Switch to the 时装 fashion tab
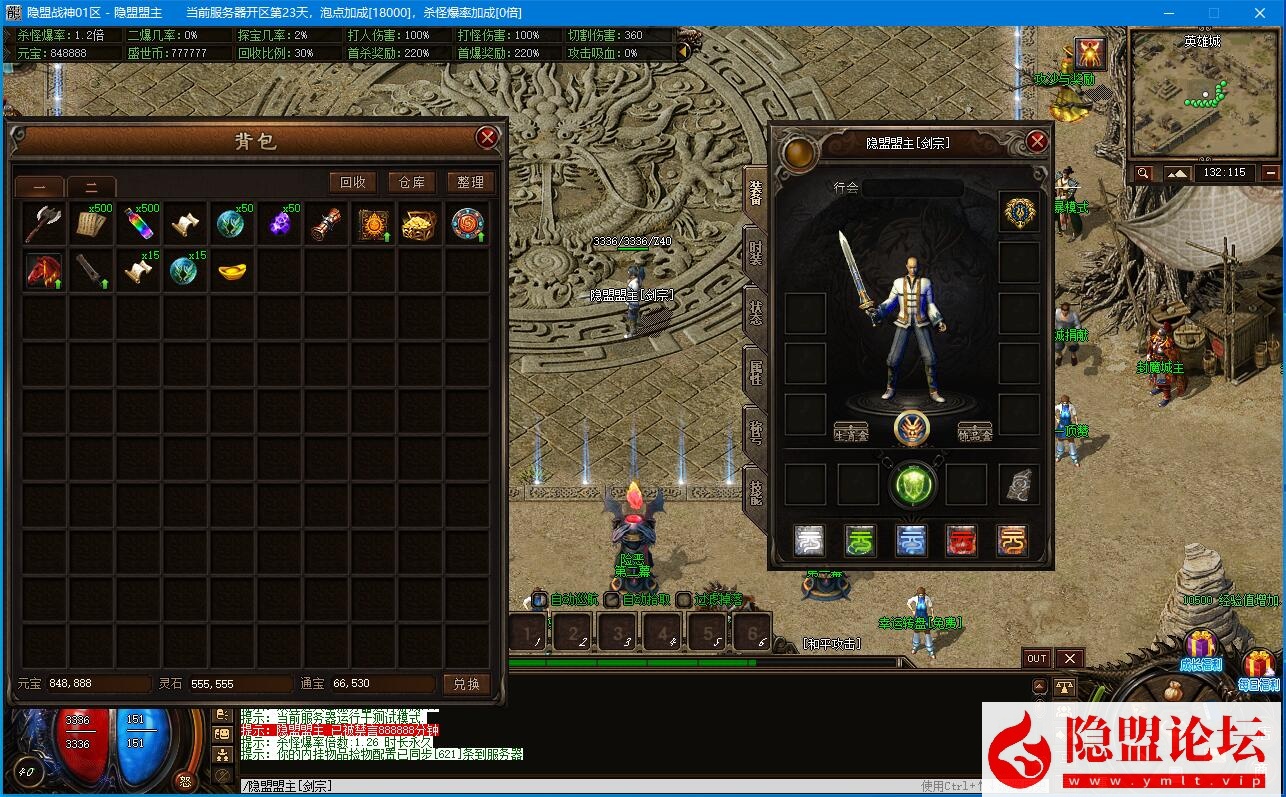Viewport: 1286px width, 797px height. coord(756,247)
